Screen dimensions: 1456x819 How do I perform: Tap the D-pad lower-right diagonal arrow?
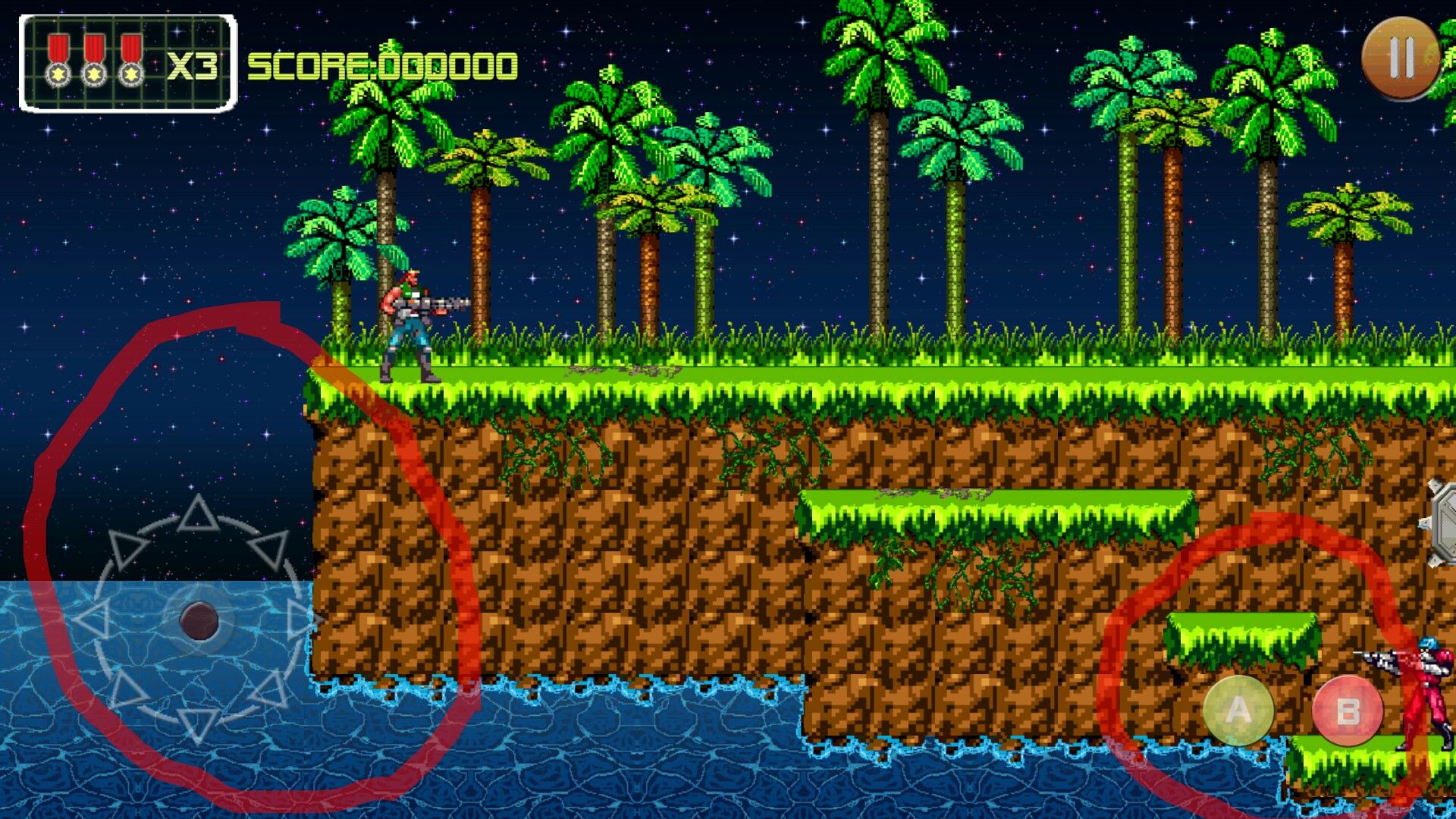pos(270,690)
